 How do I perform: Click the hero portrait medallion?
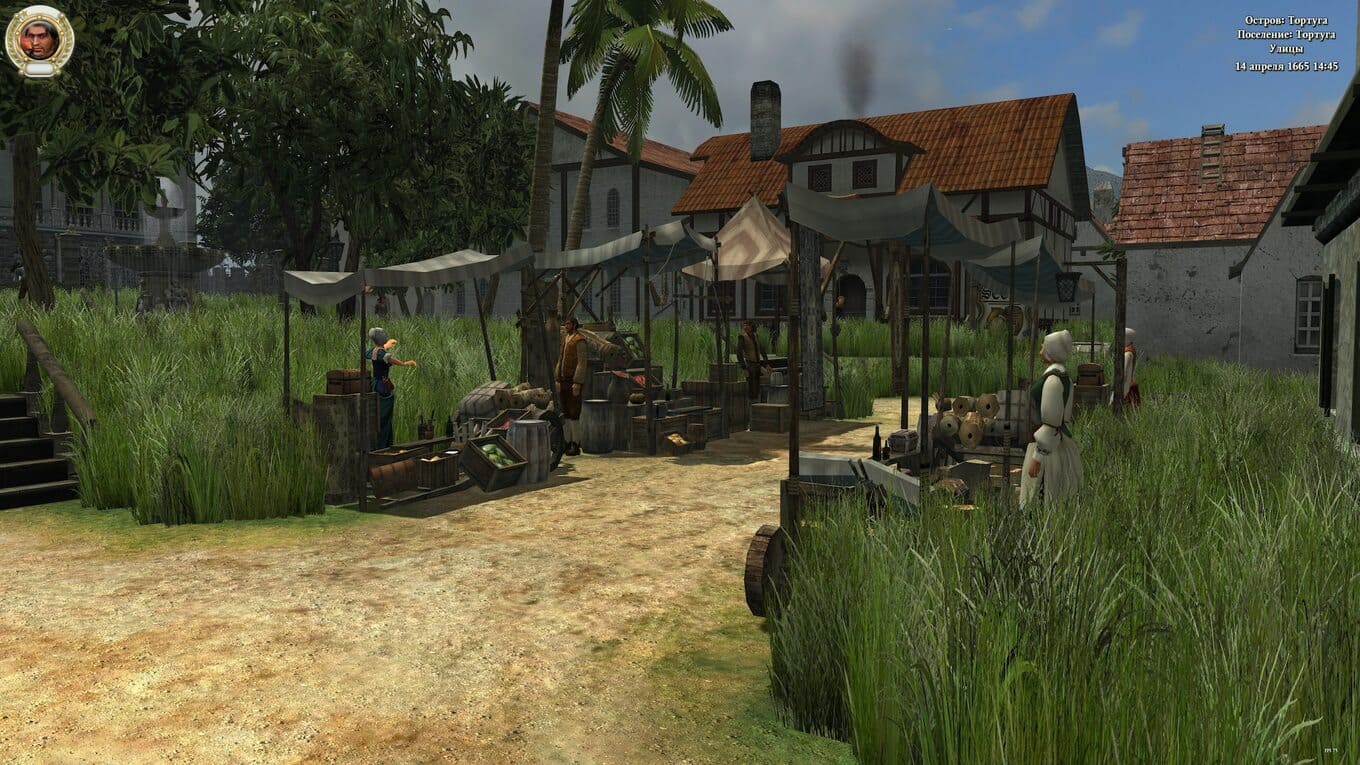click(39, 40)
